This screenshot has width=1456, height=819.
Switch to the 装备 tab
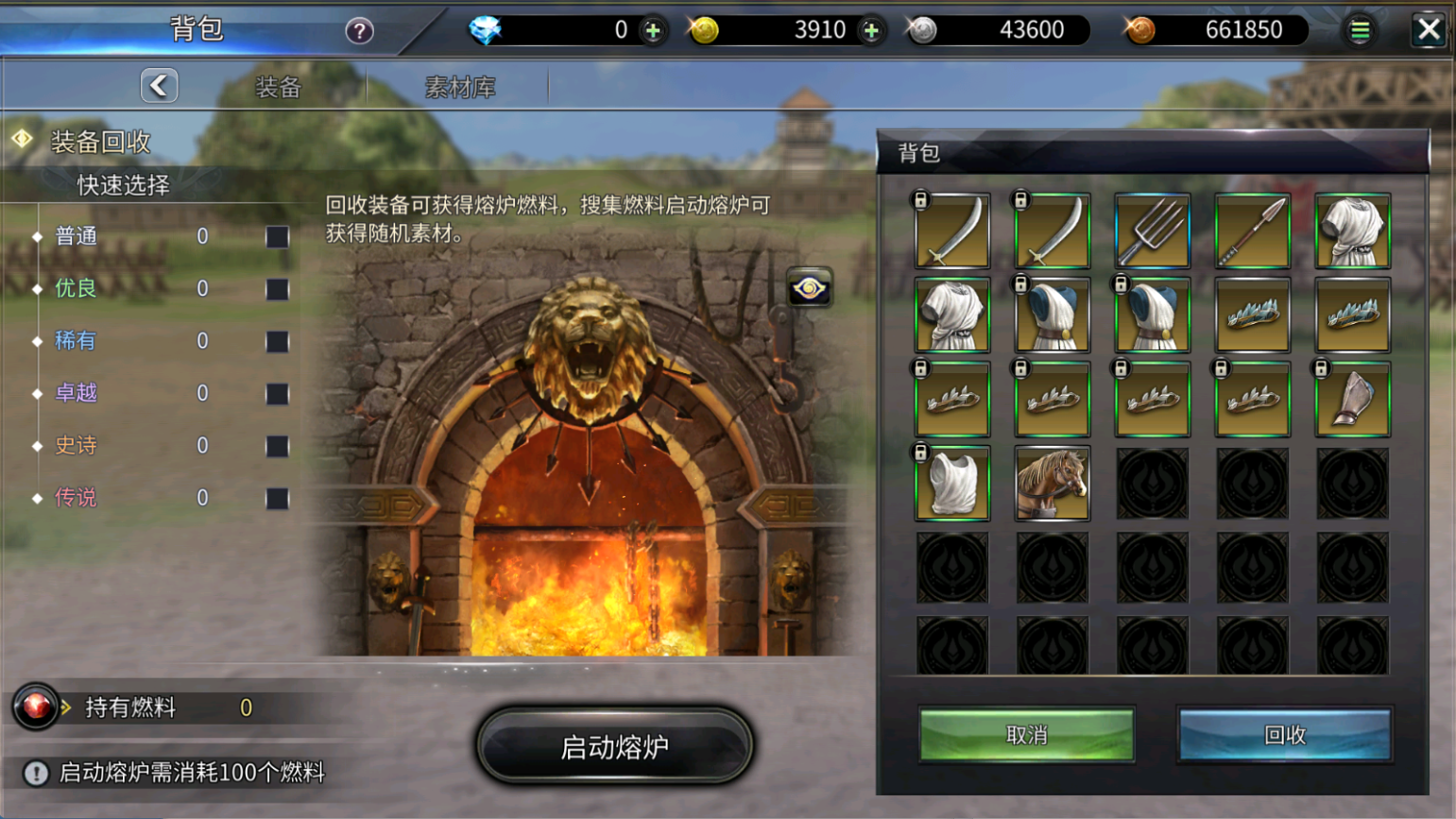coord(278,88)
